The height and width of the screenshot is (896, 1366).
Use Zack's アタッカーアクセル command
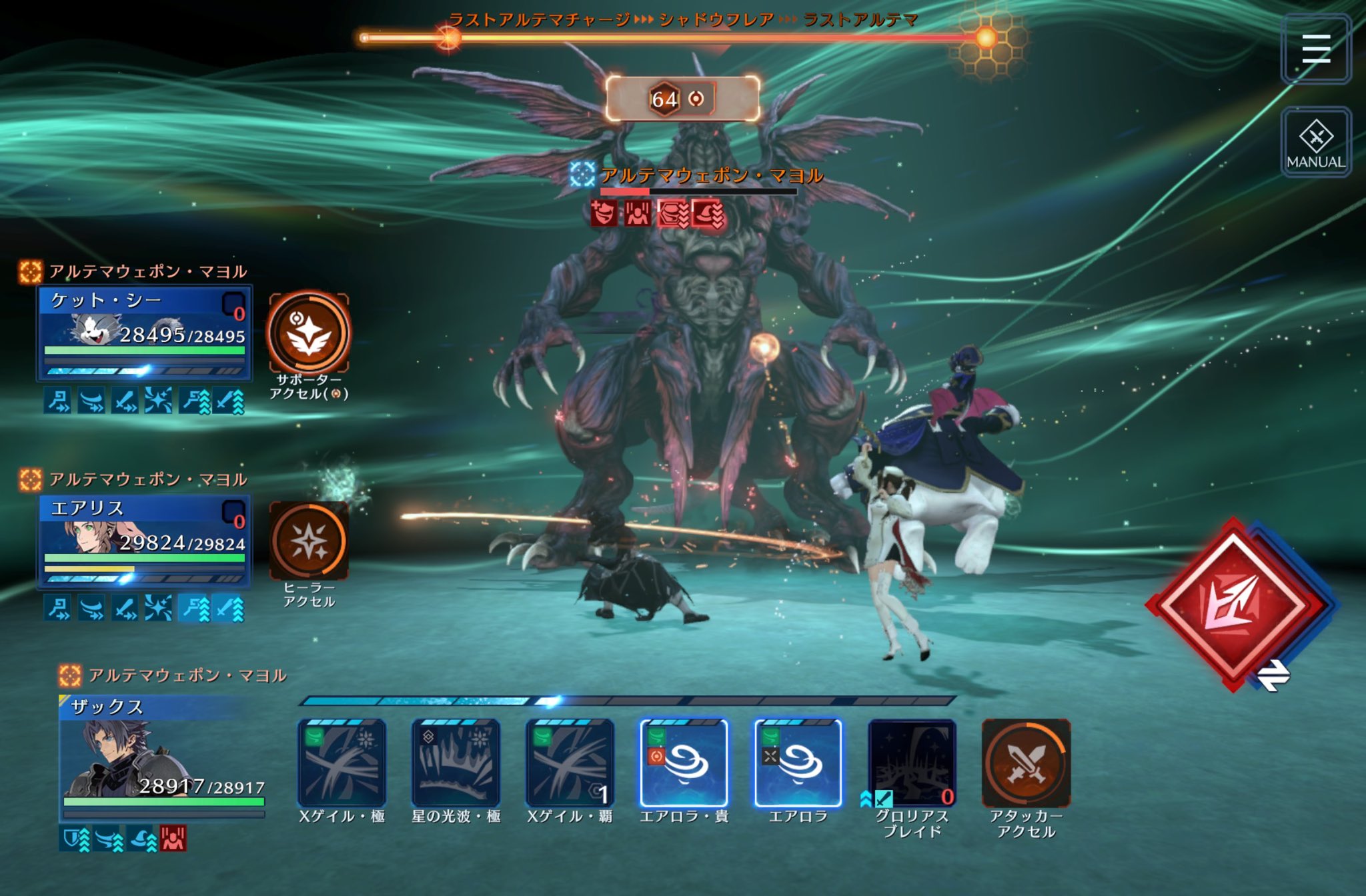(1026, 763)
